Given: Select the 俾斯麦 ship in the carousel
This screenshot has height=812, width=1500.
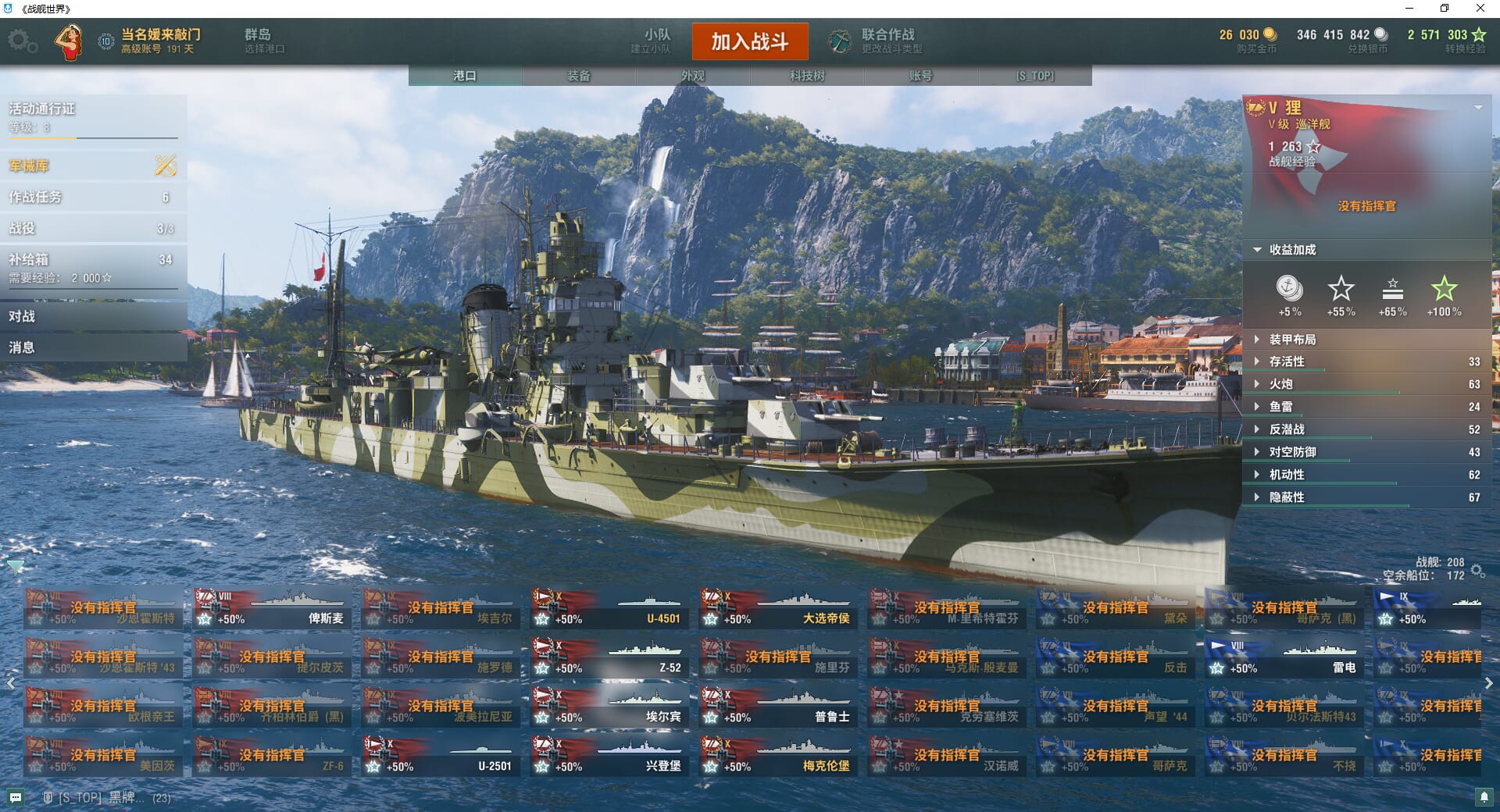Looking at the screenshot, I should tap(272, 609).
